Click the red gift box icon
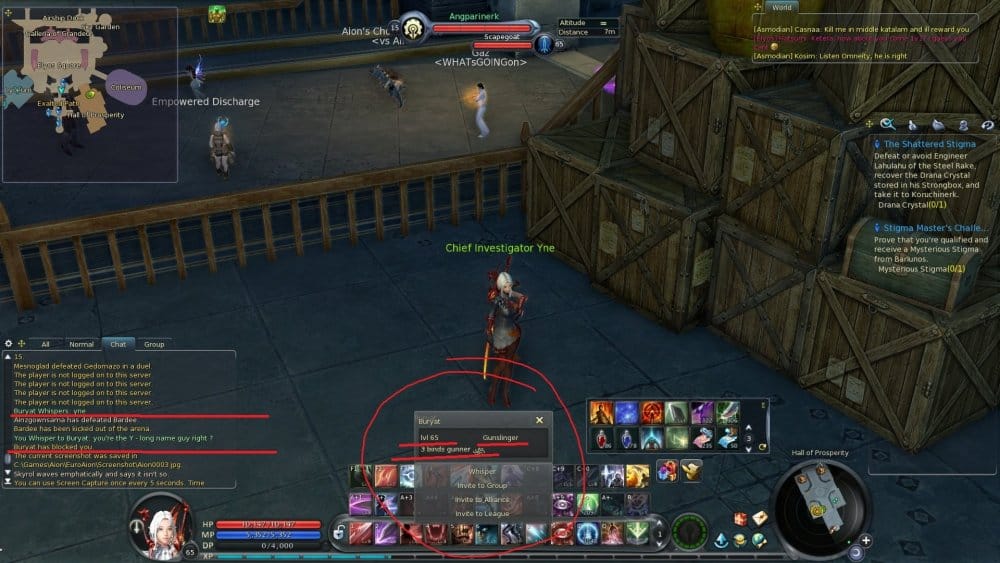The height and width of the screenshot is (563, 1000). click(x=741, y=519)
